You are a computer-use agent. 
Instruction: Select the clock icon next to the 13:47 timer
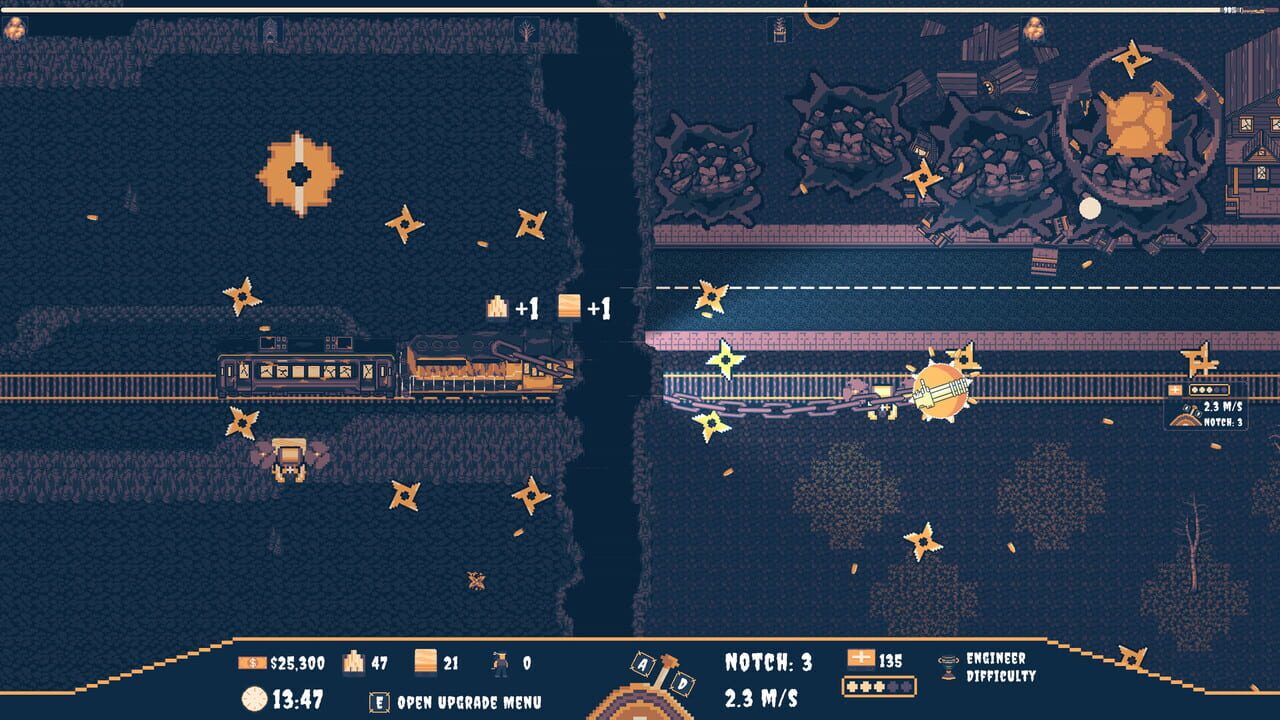pos(254,698)
